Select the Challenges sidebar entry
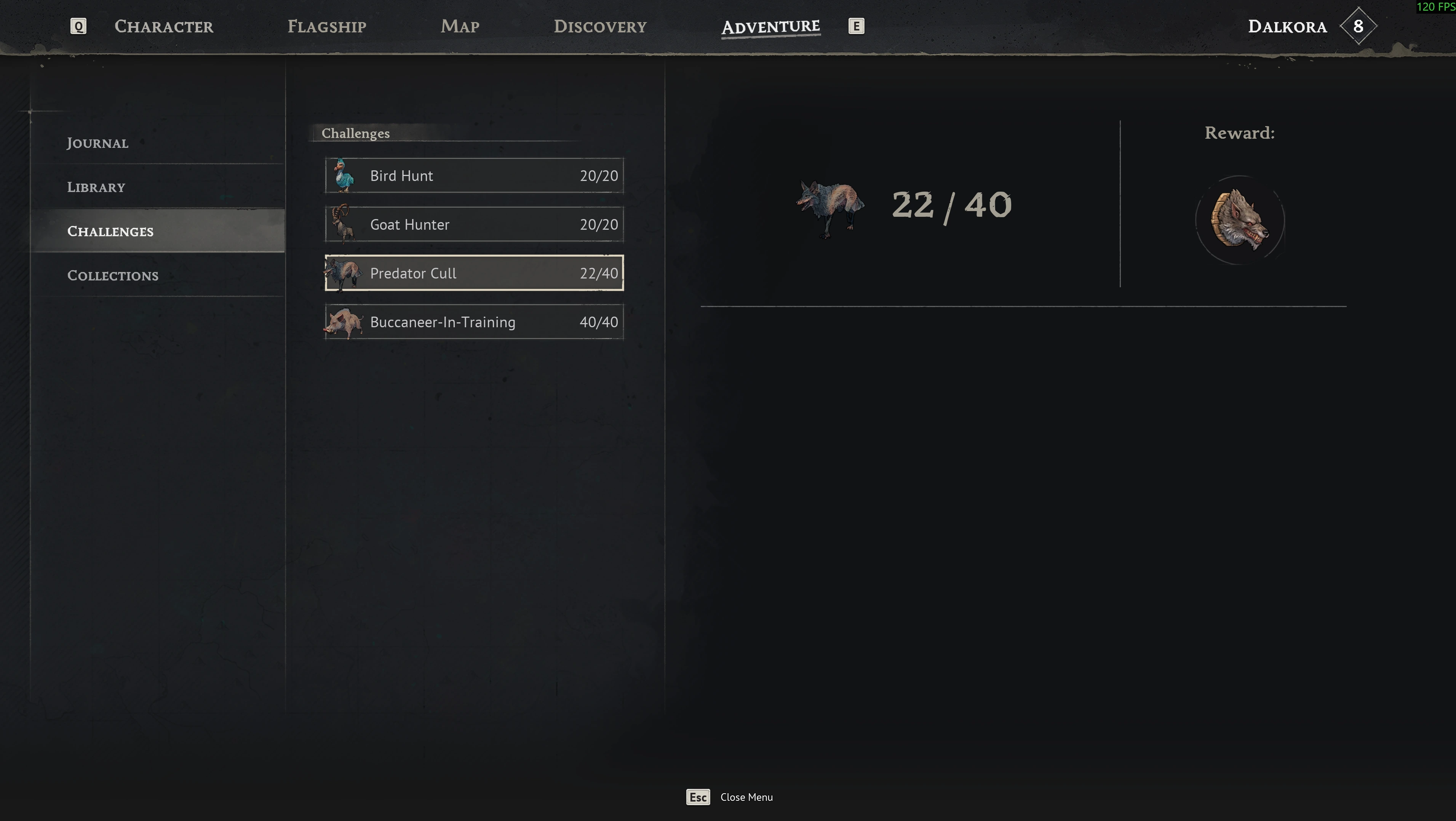The height and width of the screenshot is (821, 1456). 110,231
